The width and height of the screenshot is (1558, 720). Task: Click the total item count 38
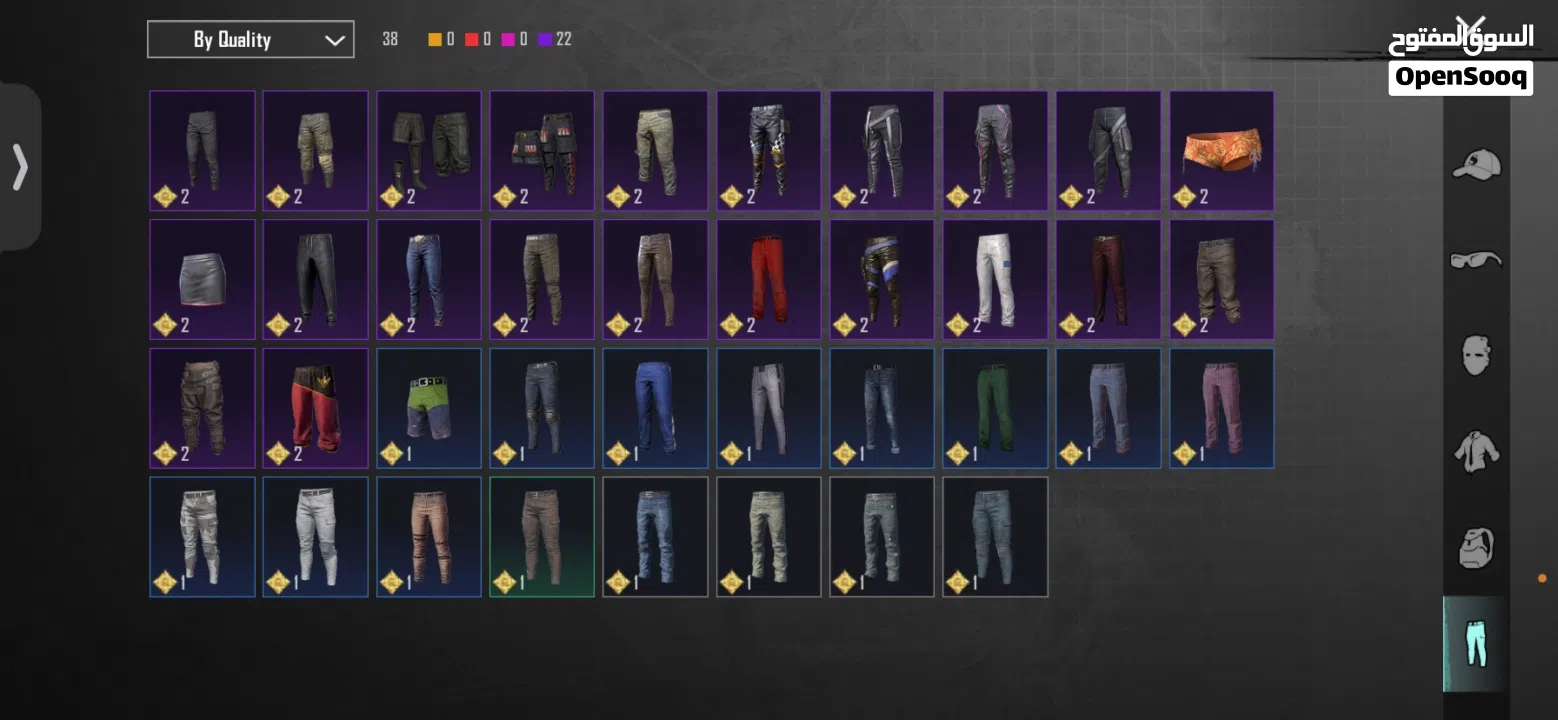coord(389,38)
